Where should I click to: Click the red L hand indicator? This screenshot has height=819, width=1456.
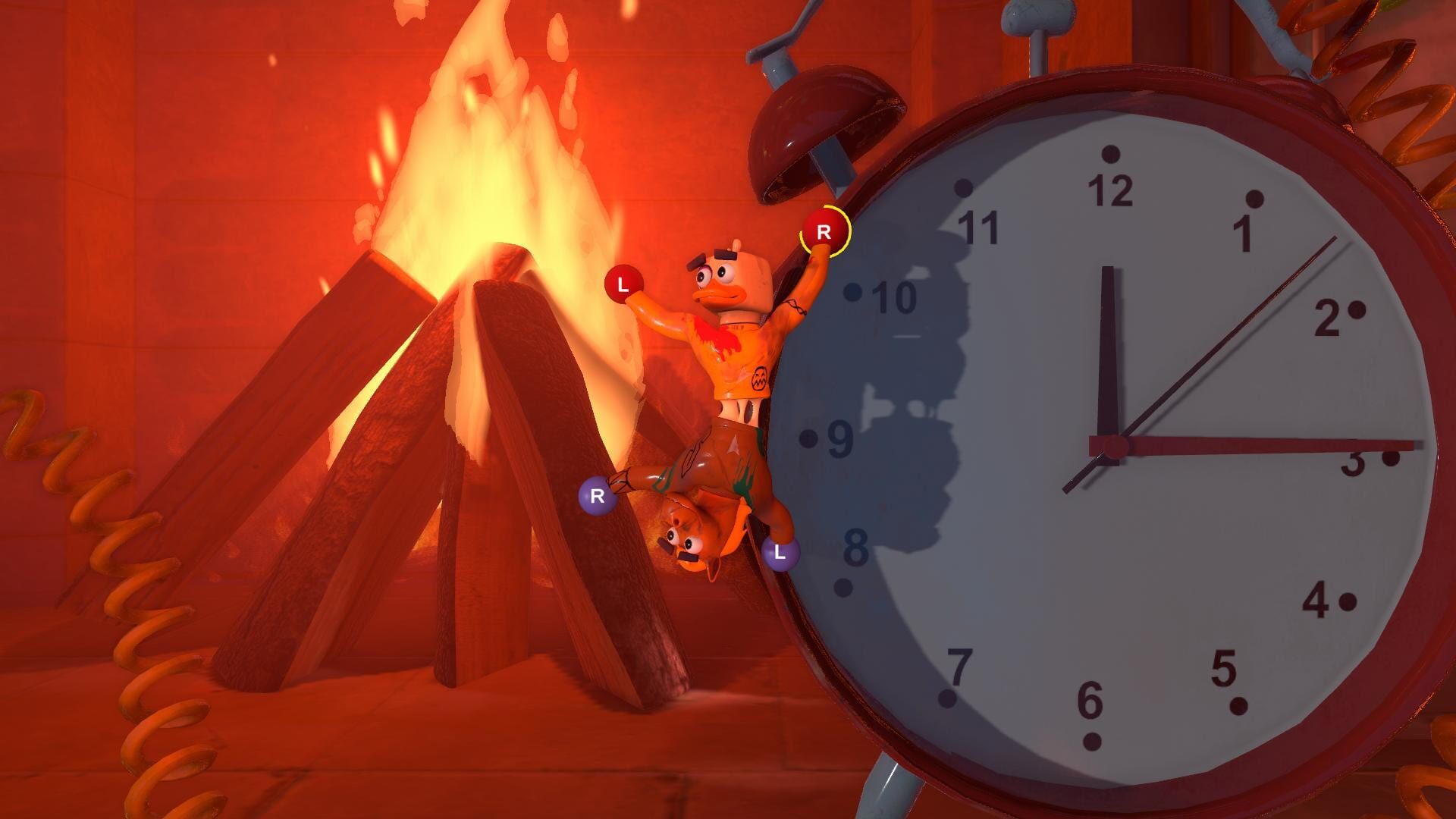(622, 284)
